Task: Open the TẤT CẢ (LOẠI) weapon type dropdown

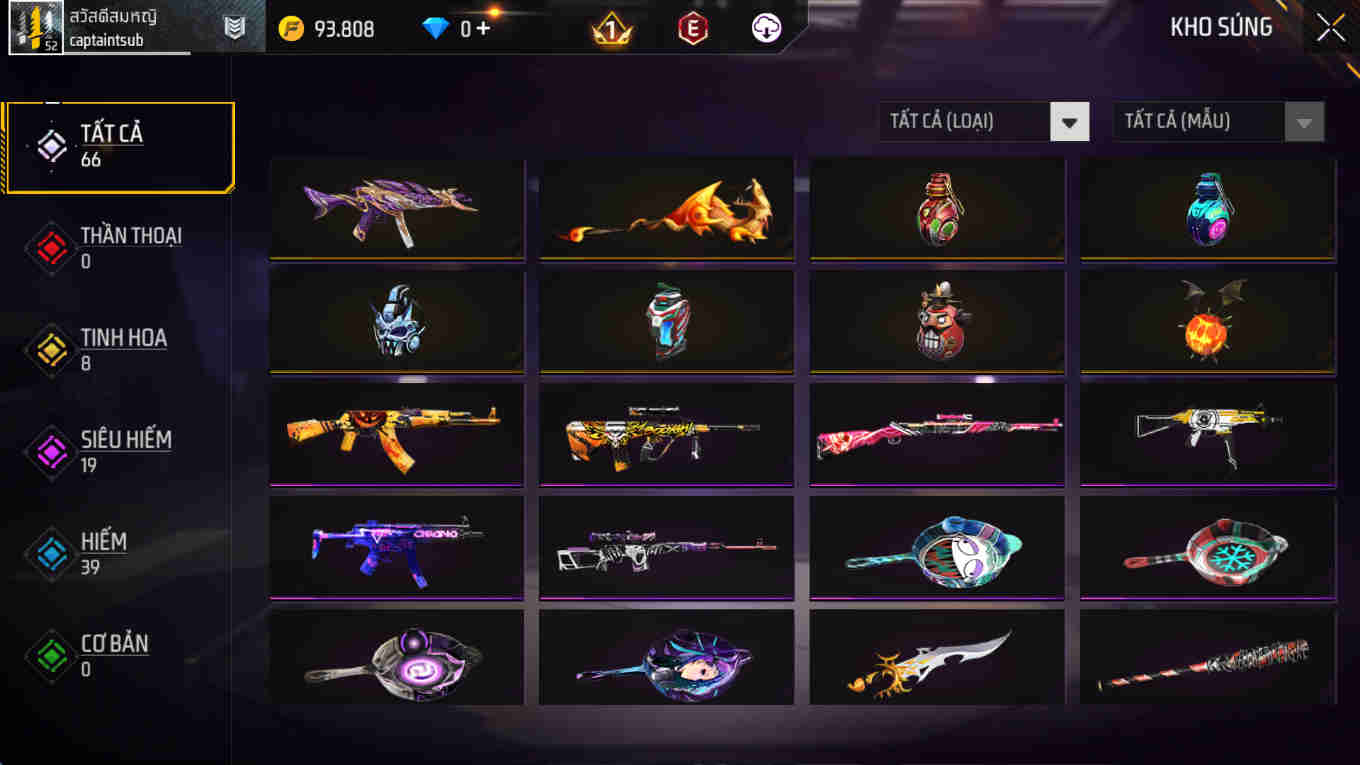Action: pyautogui.click(x=965, y=121)
